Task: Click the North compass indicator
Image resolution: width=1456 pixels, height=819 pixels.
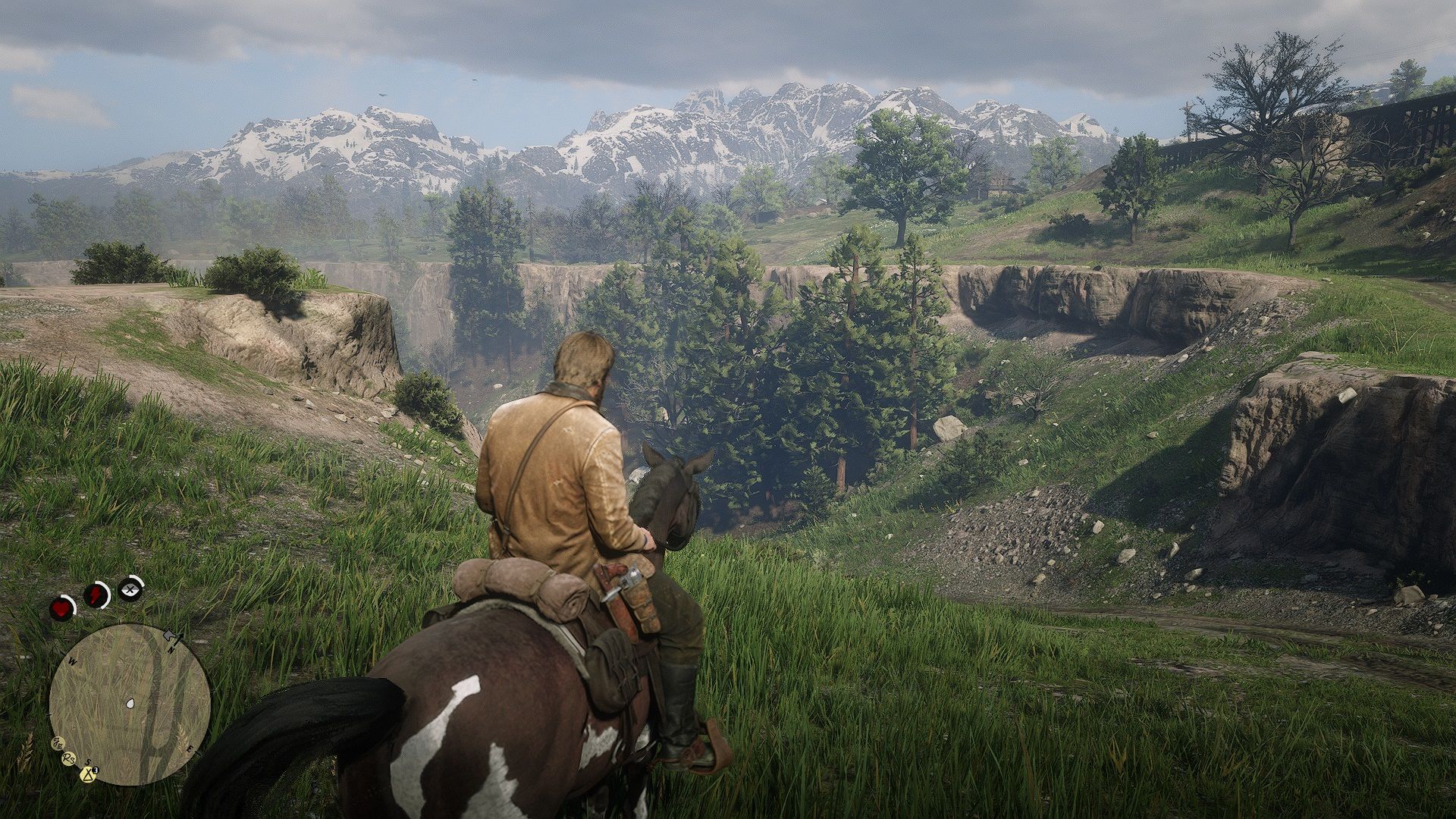Action: pyautogui.click(x=171, y=651)
